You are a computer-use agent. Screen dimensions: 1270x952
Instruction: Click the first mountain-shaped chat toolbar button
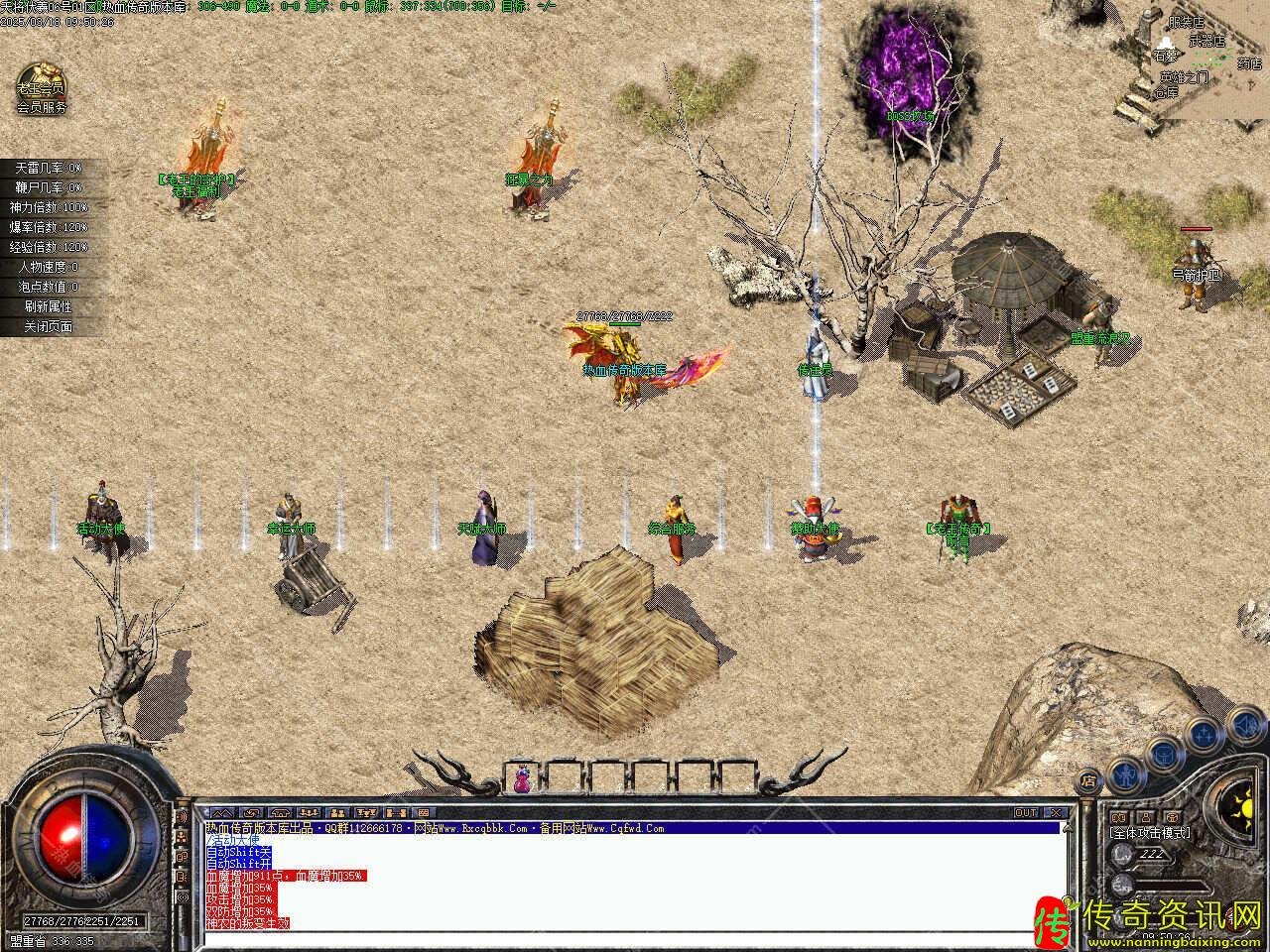(220, 813)
